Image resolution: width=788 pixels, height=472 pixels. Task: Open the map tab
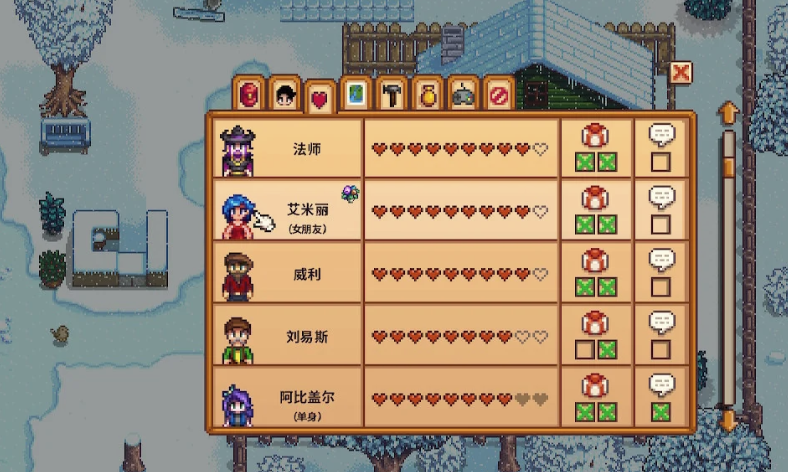point(355,95)
